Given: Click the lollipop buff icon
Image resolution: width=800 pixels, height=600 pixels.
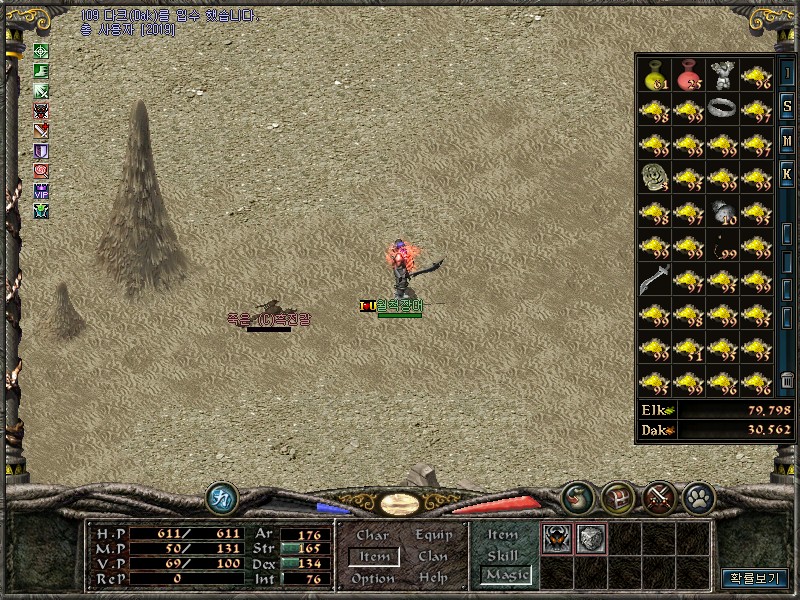Looking at the screenshot, I should coord(41,170).
